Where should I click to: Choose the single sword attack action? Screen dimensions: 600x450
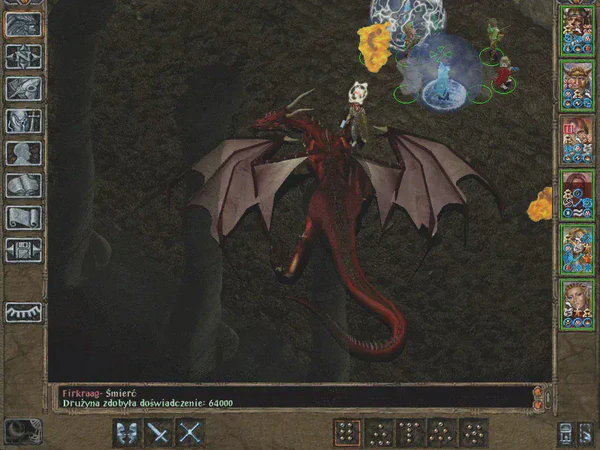(158, 432)
